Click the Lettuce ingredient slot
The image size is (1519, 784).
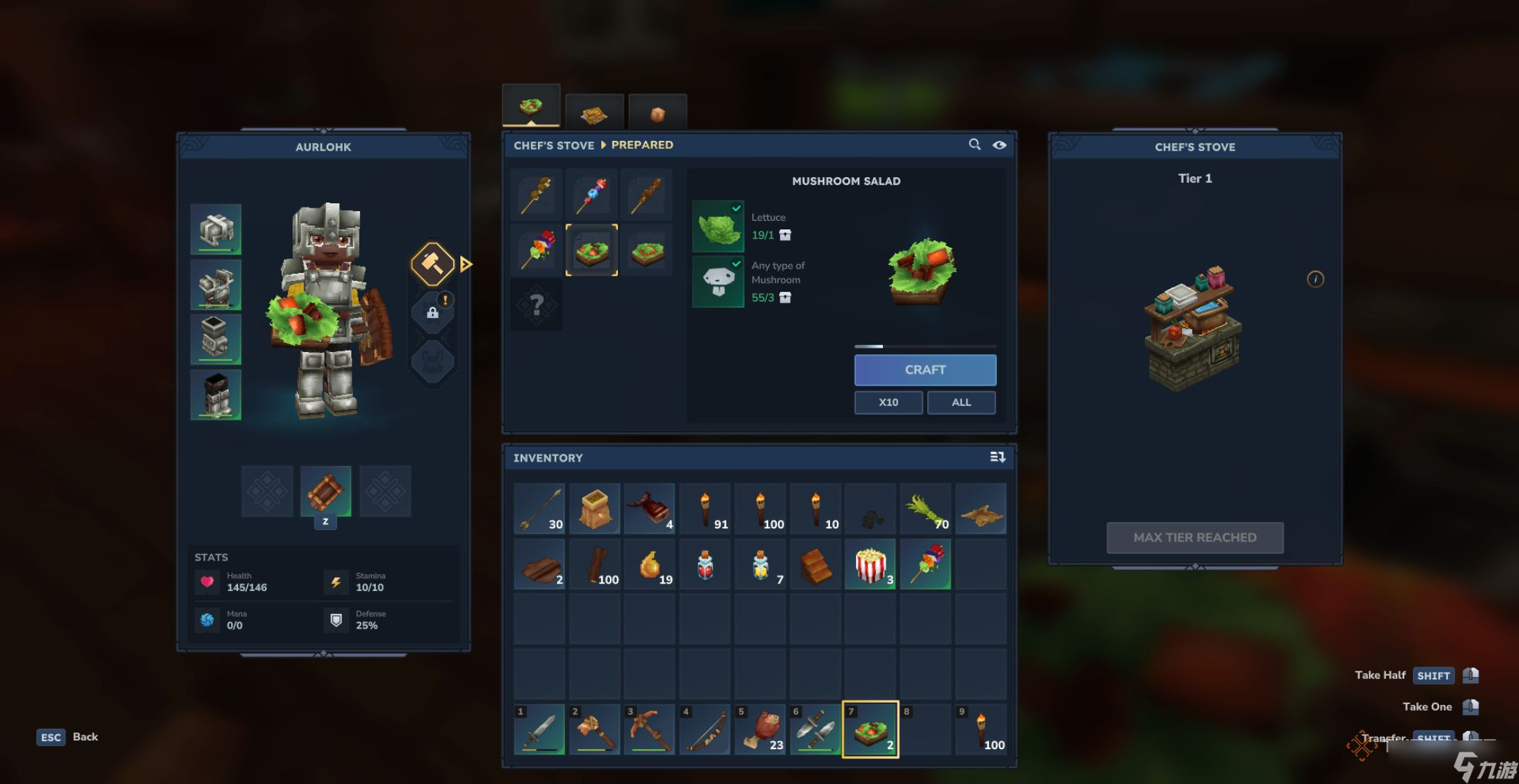click(x=718, y=226)
